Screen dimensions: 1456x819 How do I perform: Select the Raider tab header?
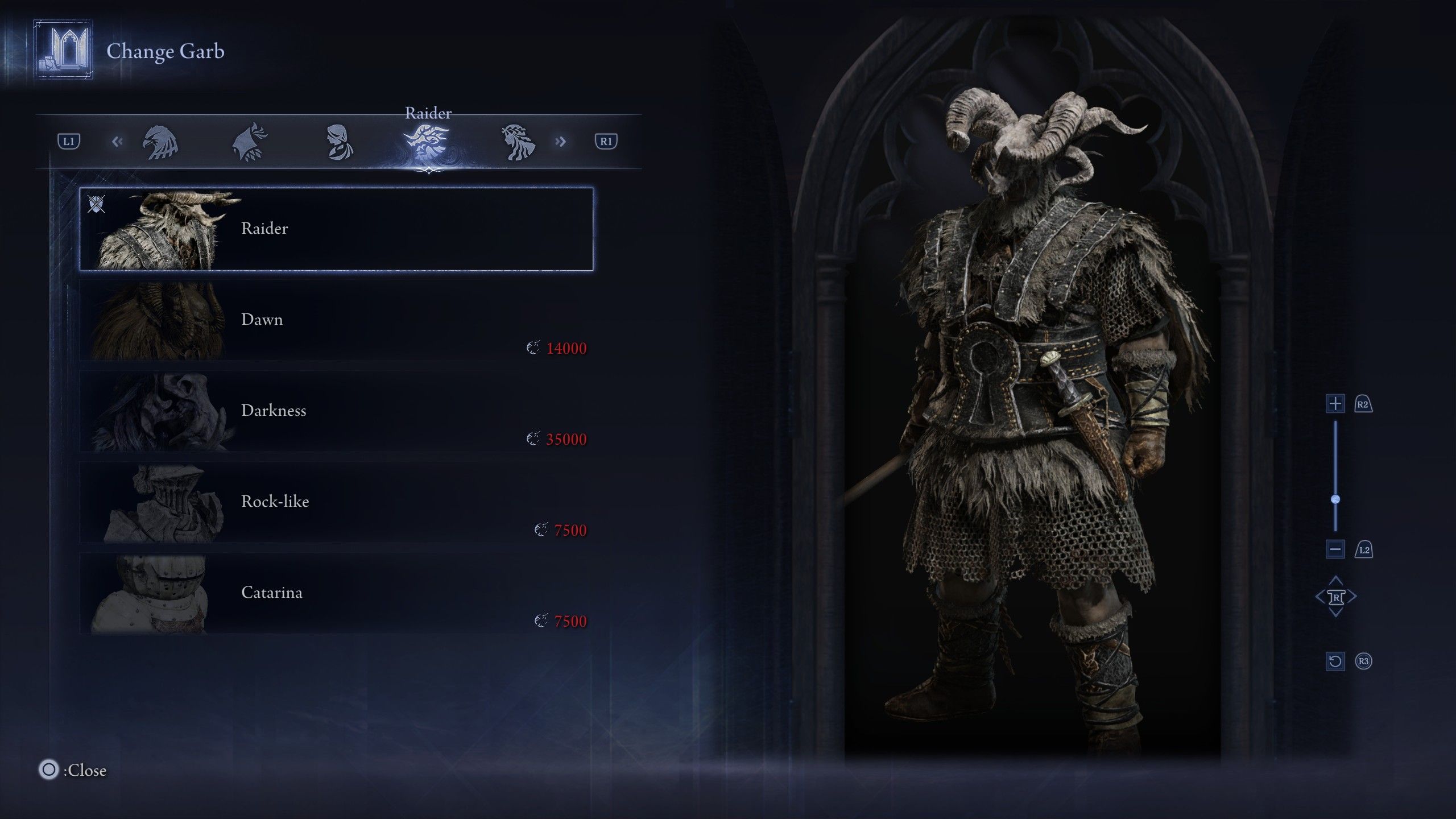coord(429,113)
